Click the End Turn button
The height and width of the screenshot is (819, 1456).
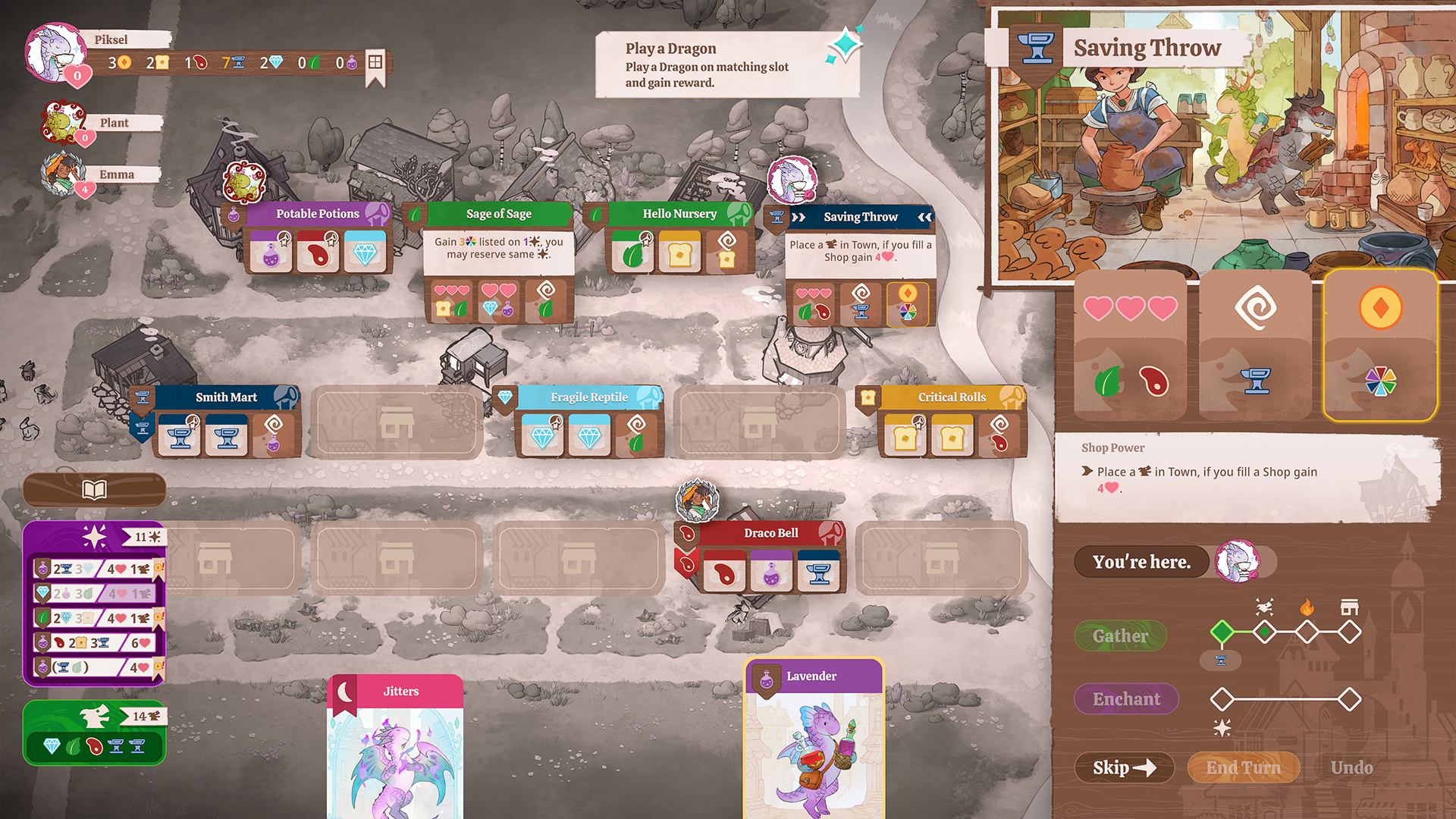click(x=1243, y=767)
